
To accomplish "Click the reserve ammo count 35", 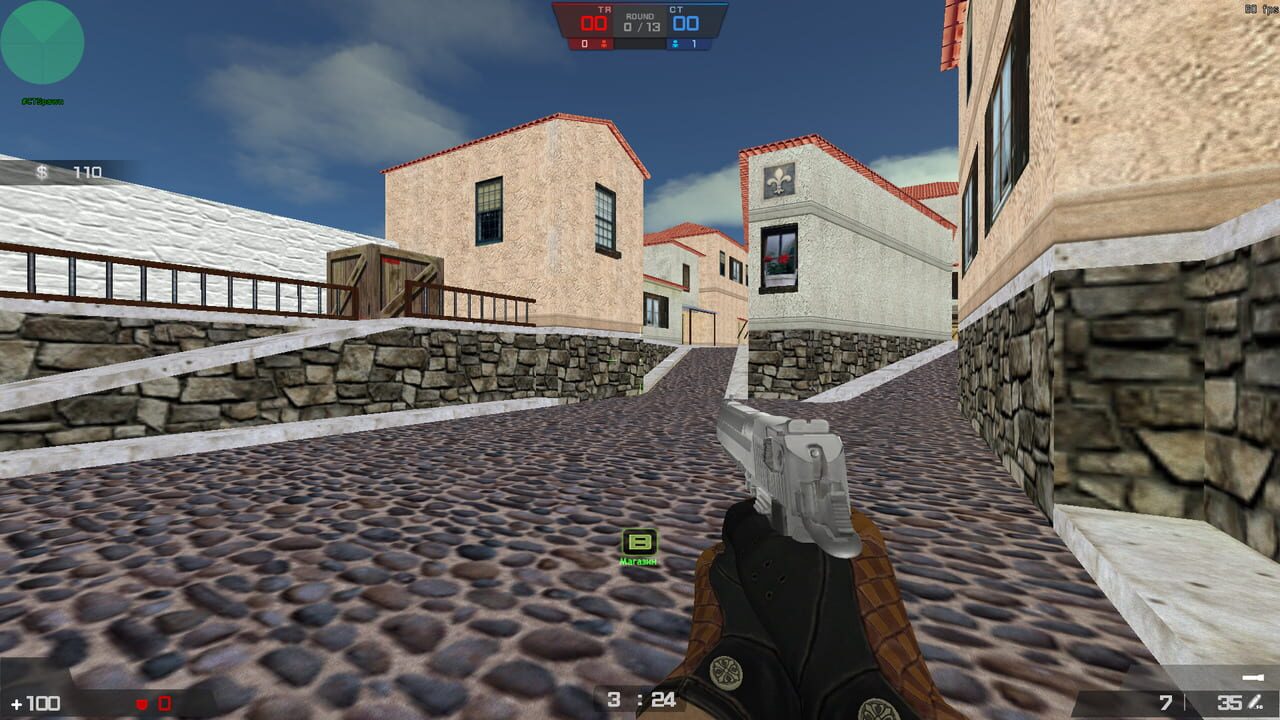I will coord(1230,703).
